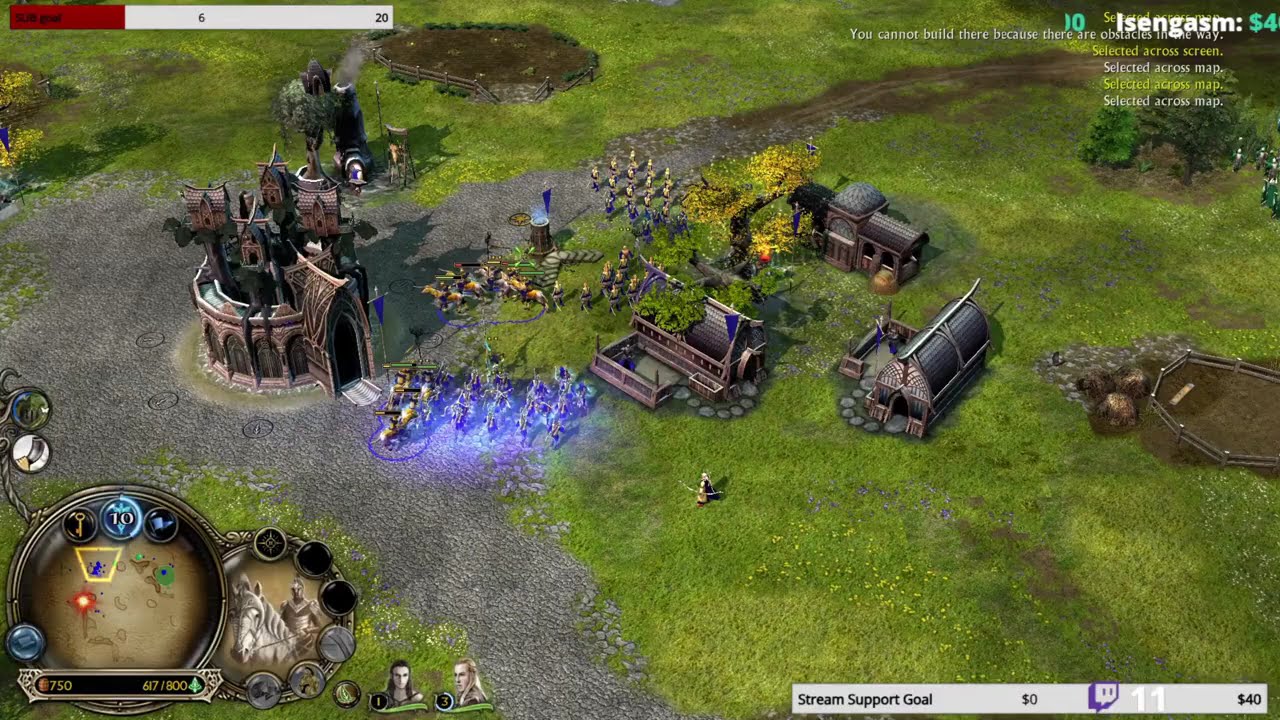Select the blonde elf hero portrait

[467, 682]
